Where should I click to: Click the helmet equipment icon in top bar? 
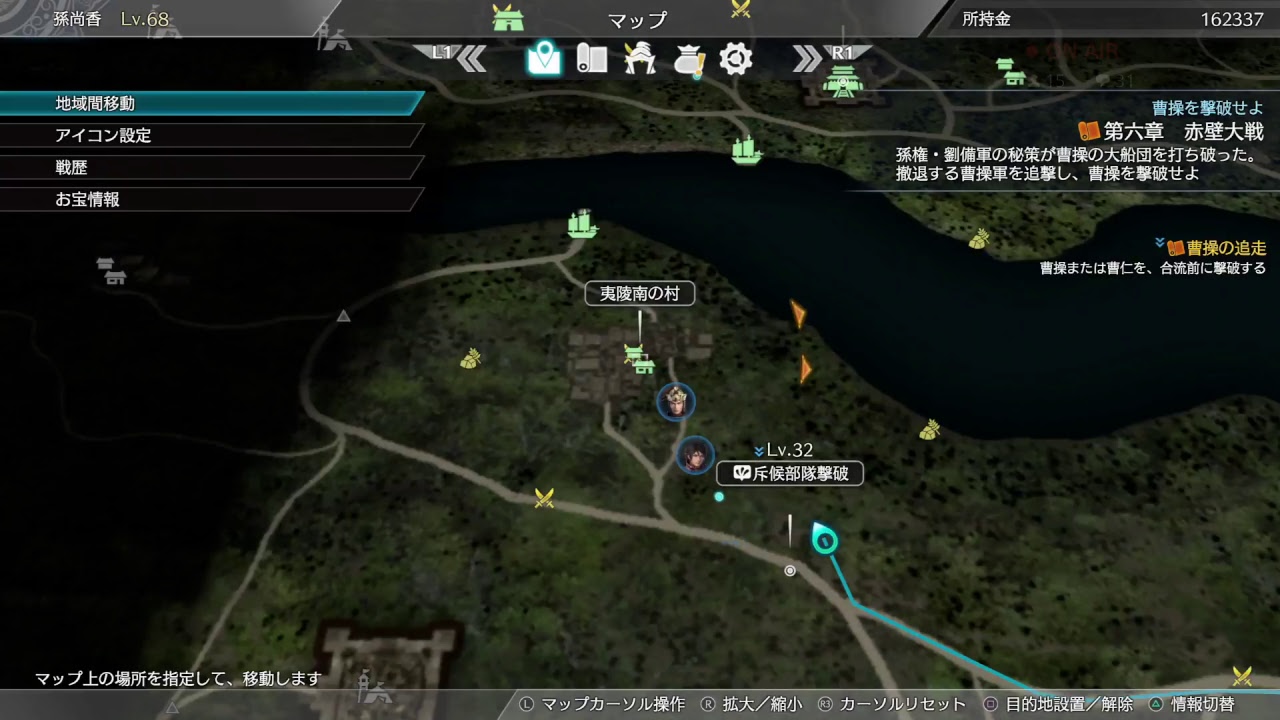point(641,58)
